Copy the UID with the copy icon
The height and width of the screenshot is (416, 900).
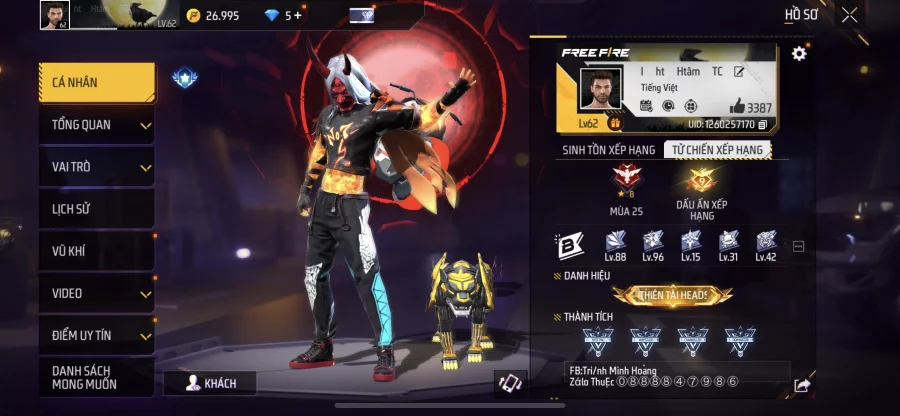click(x=763, y=125)
